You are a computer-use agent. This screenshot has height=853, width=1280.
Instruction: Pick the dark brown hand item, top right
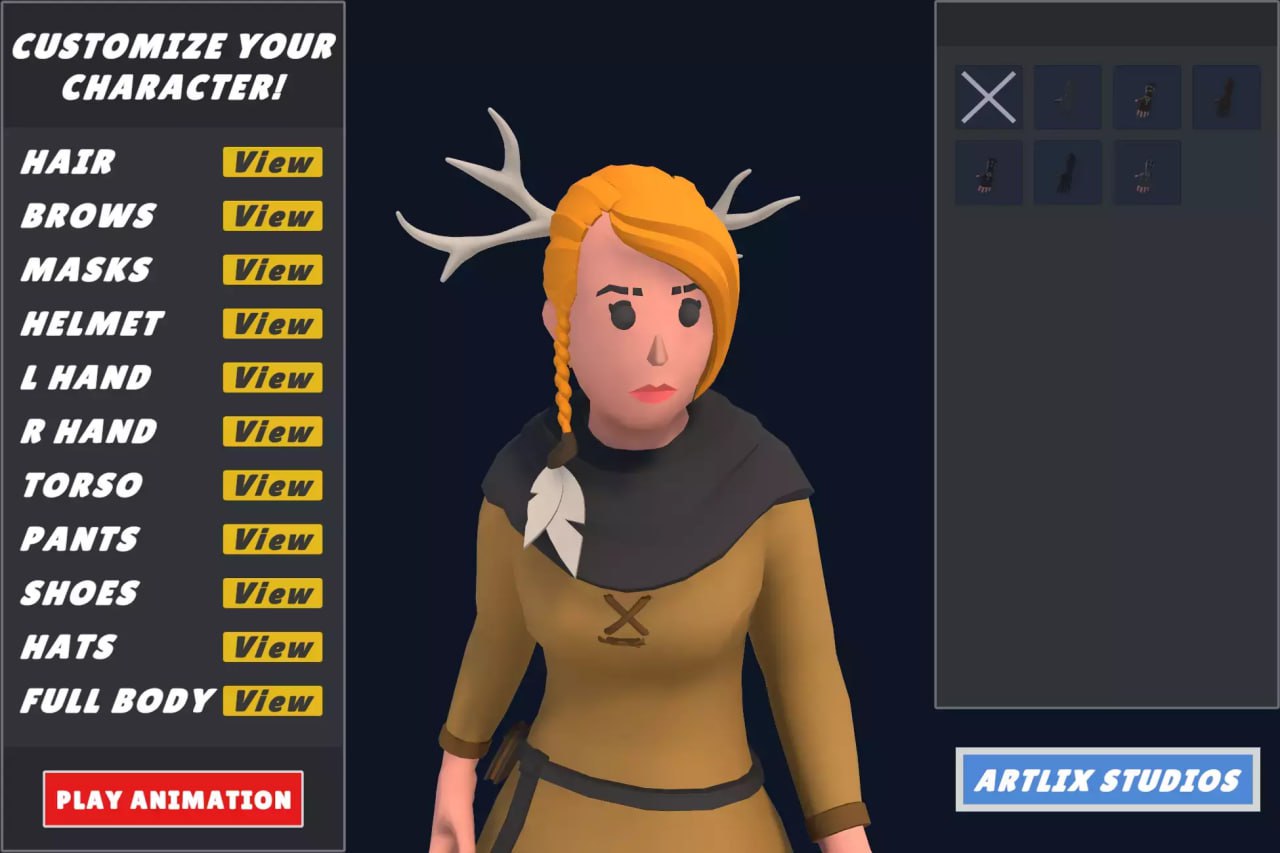(1225, 97)
